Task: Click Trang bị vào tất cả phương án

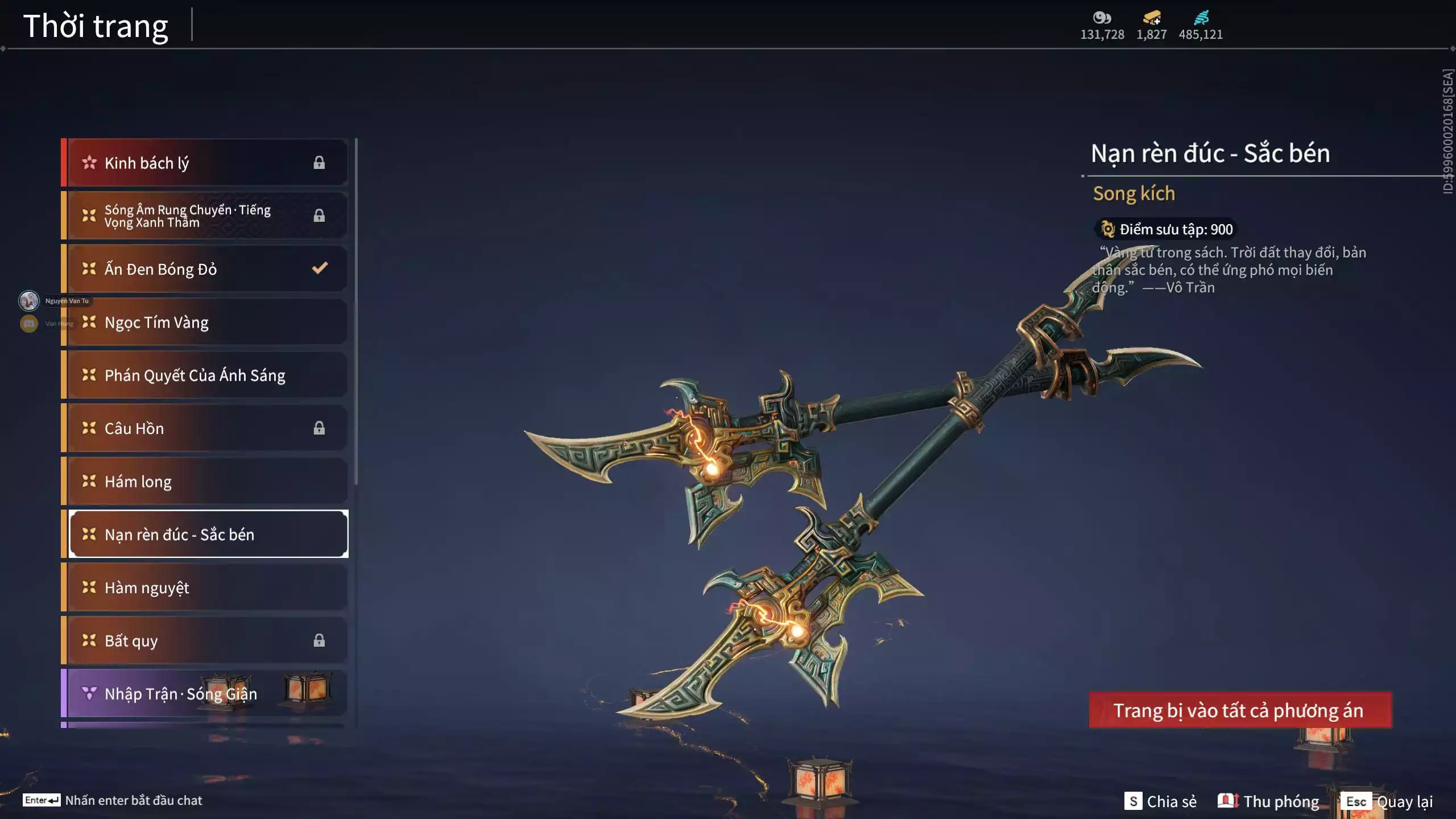Action: (1240, 710)
